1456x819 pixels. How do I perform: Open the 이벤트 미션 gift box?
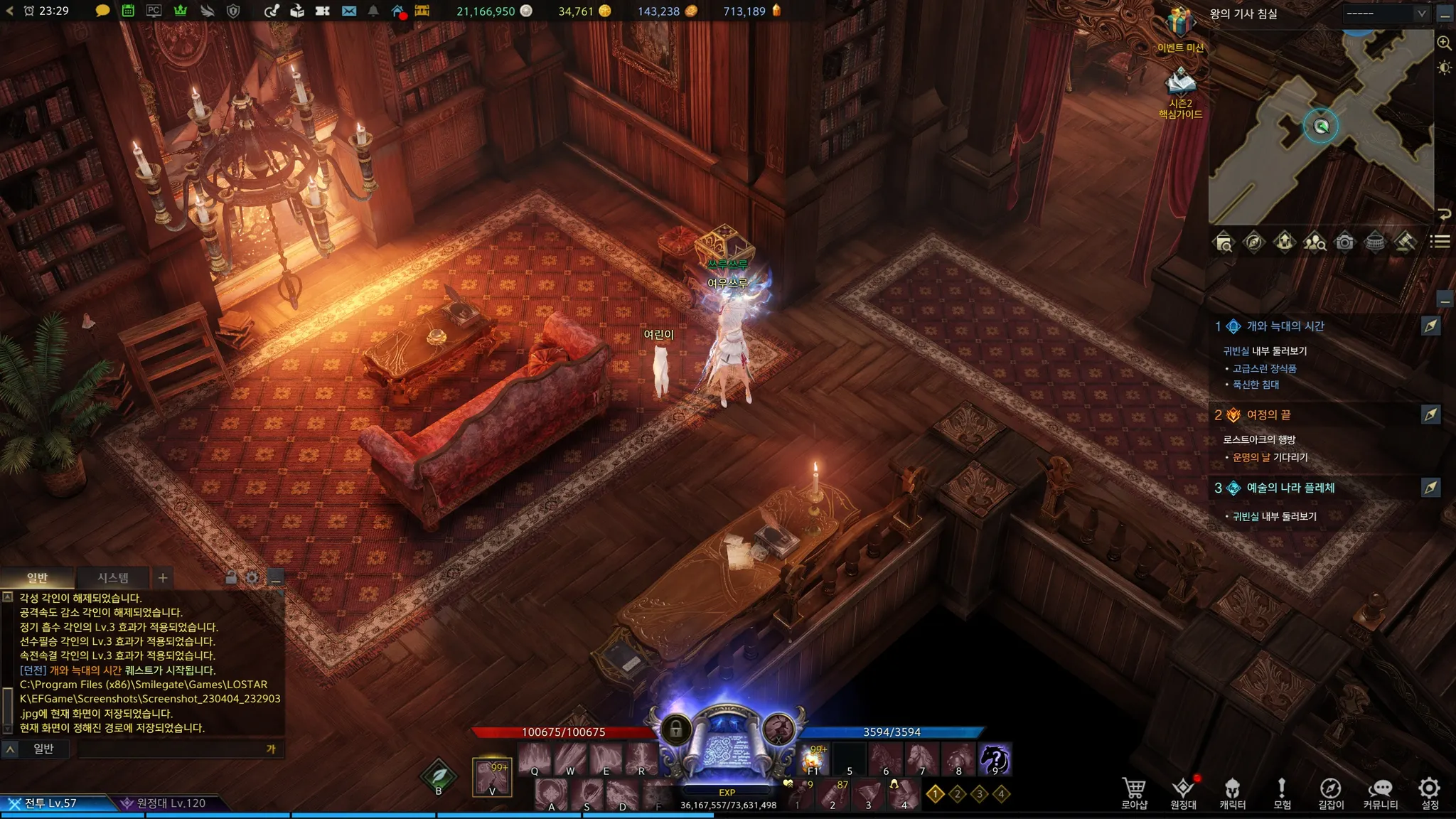[1180, 25]
